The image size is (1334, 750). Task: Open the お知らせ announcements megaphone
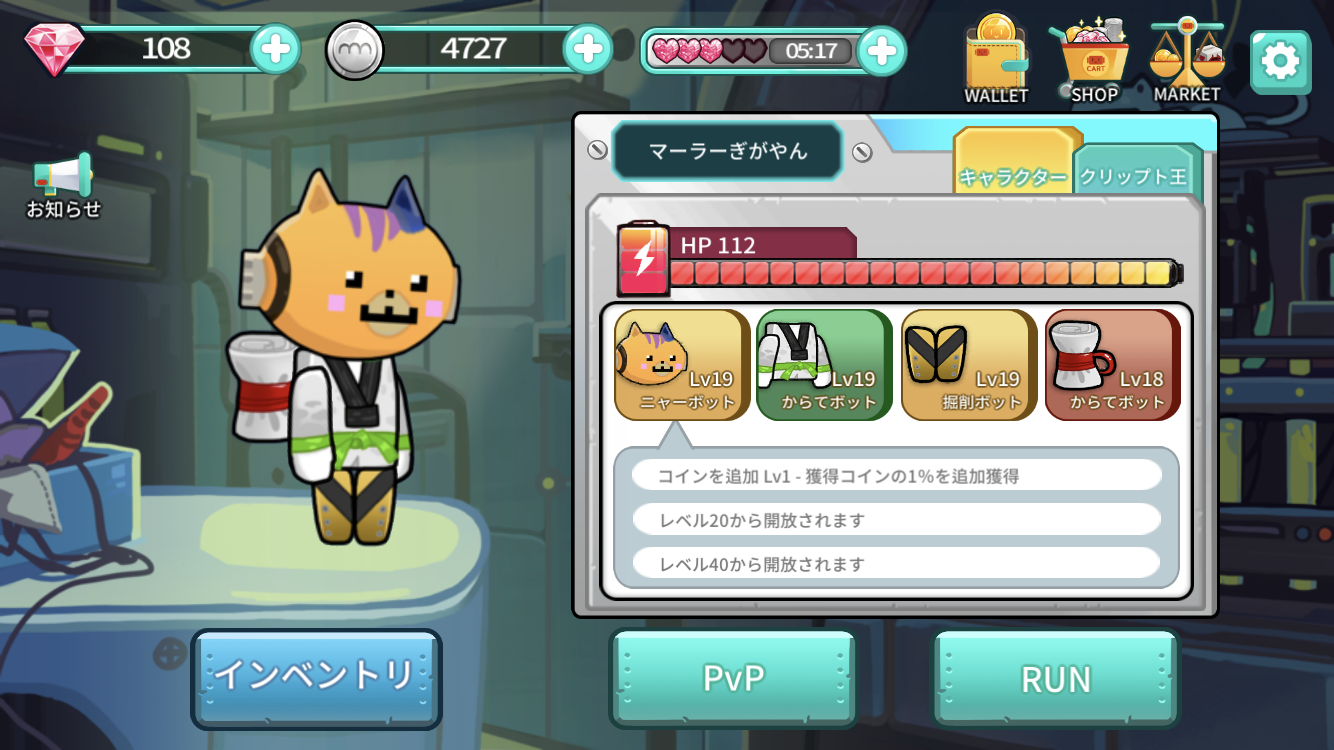(63, 186)
